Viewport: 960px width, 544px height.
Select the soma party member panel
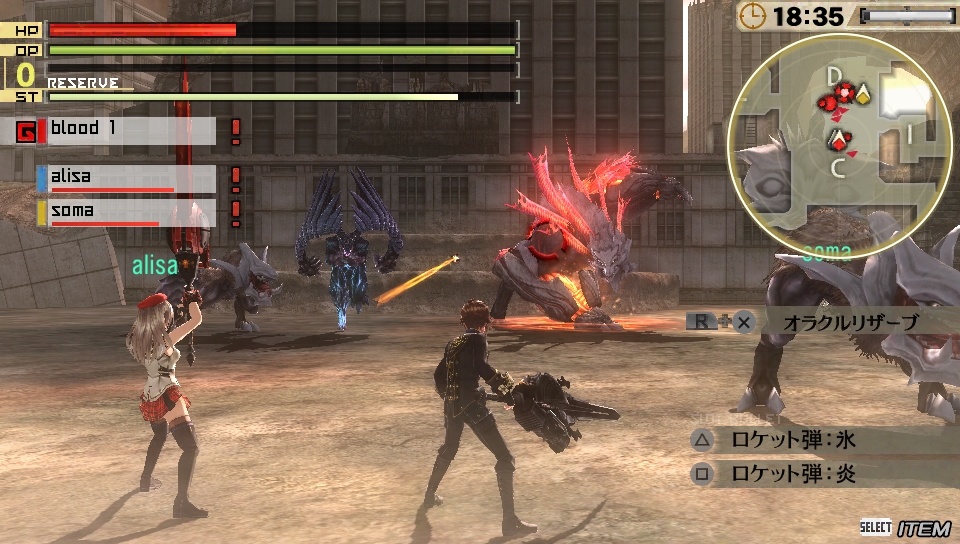point(127,212)
